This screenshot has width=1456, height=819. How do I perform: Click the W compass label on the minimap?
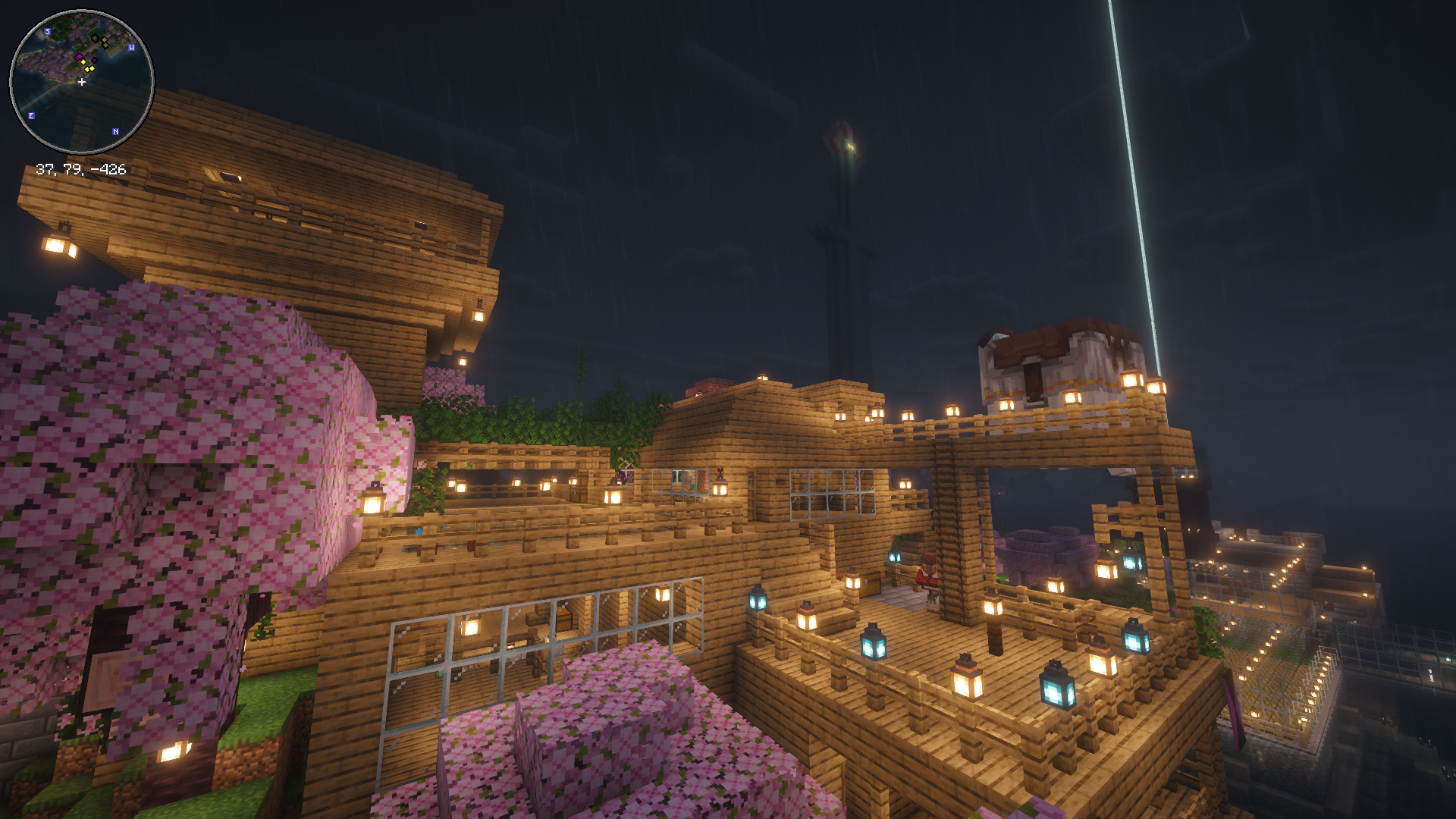point(132,48)
